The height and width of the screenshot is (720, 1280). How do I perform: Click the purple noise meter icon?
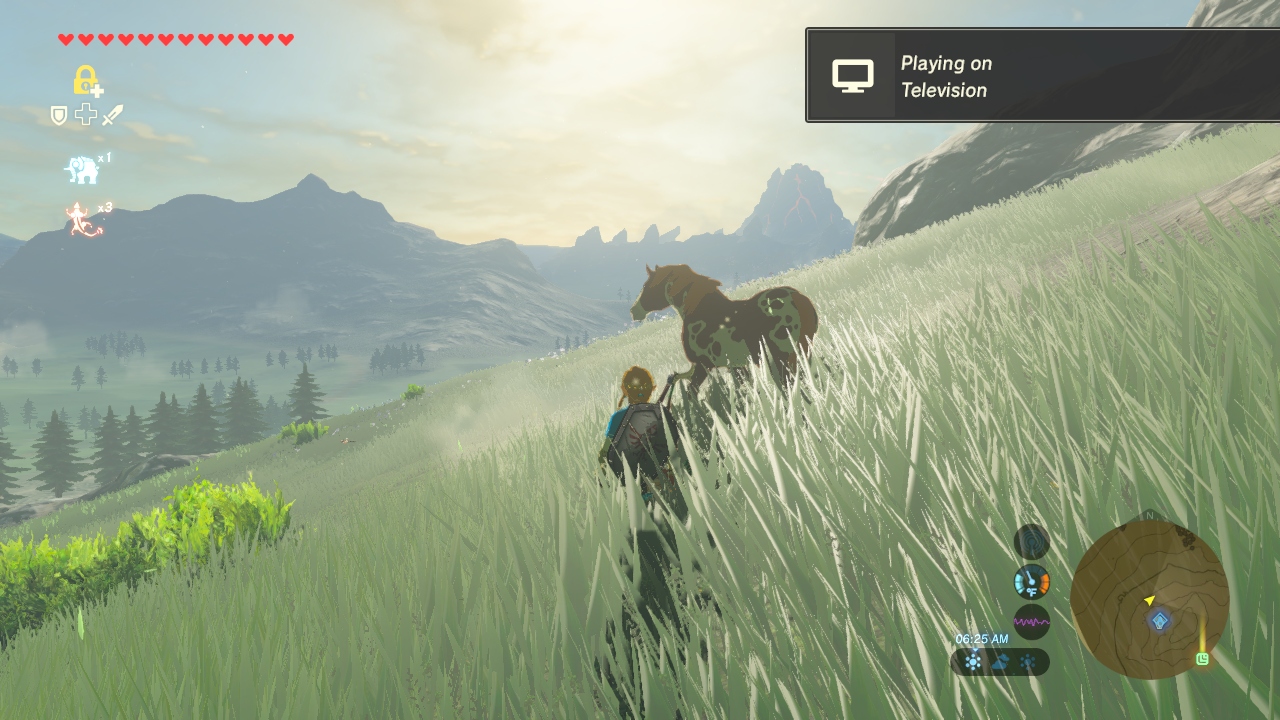(x=1031, y=621)
